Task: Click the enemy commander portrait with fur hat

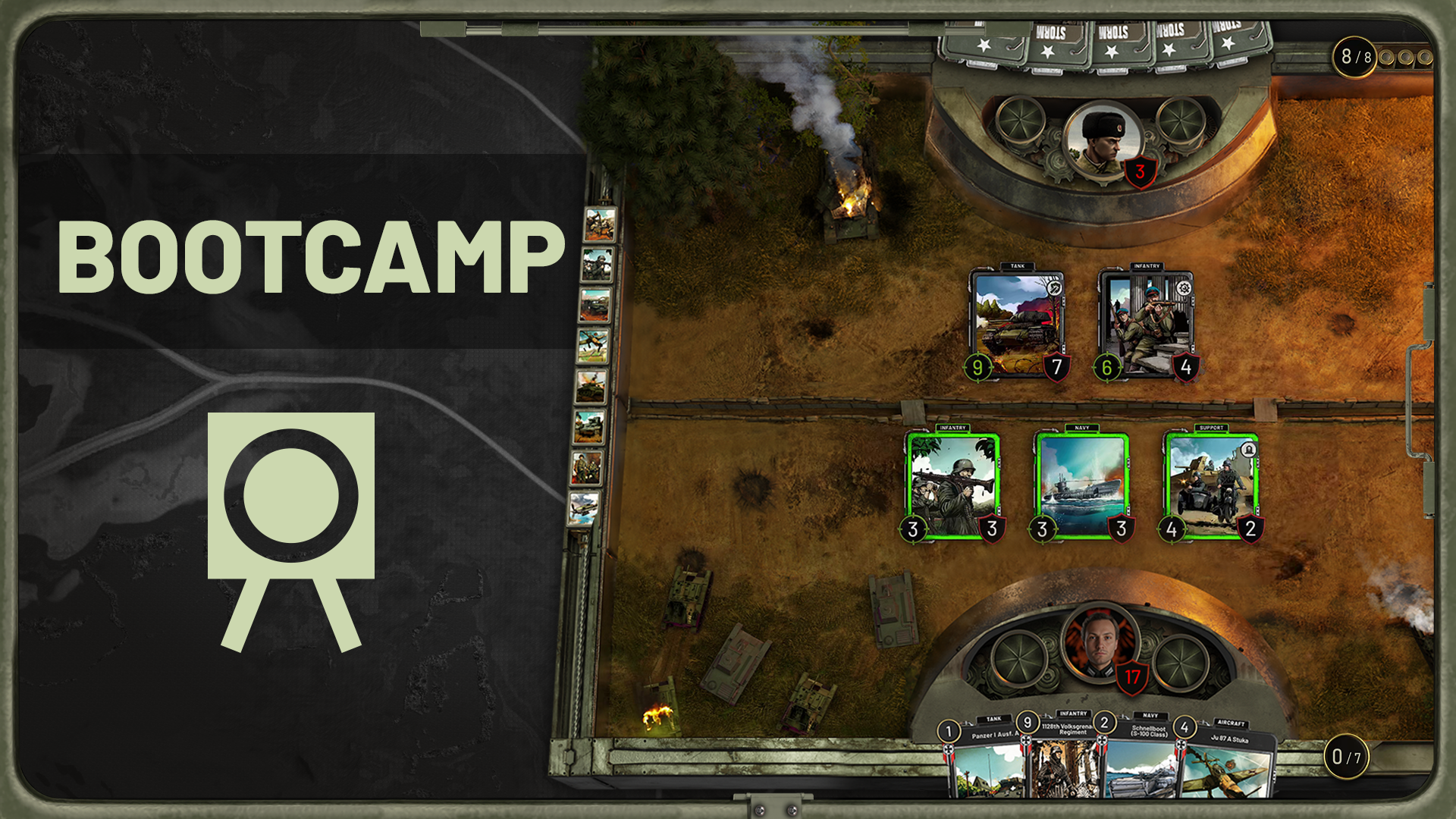Action: [1102, 140]
